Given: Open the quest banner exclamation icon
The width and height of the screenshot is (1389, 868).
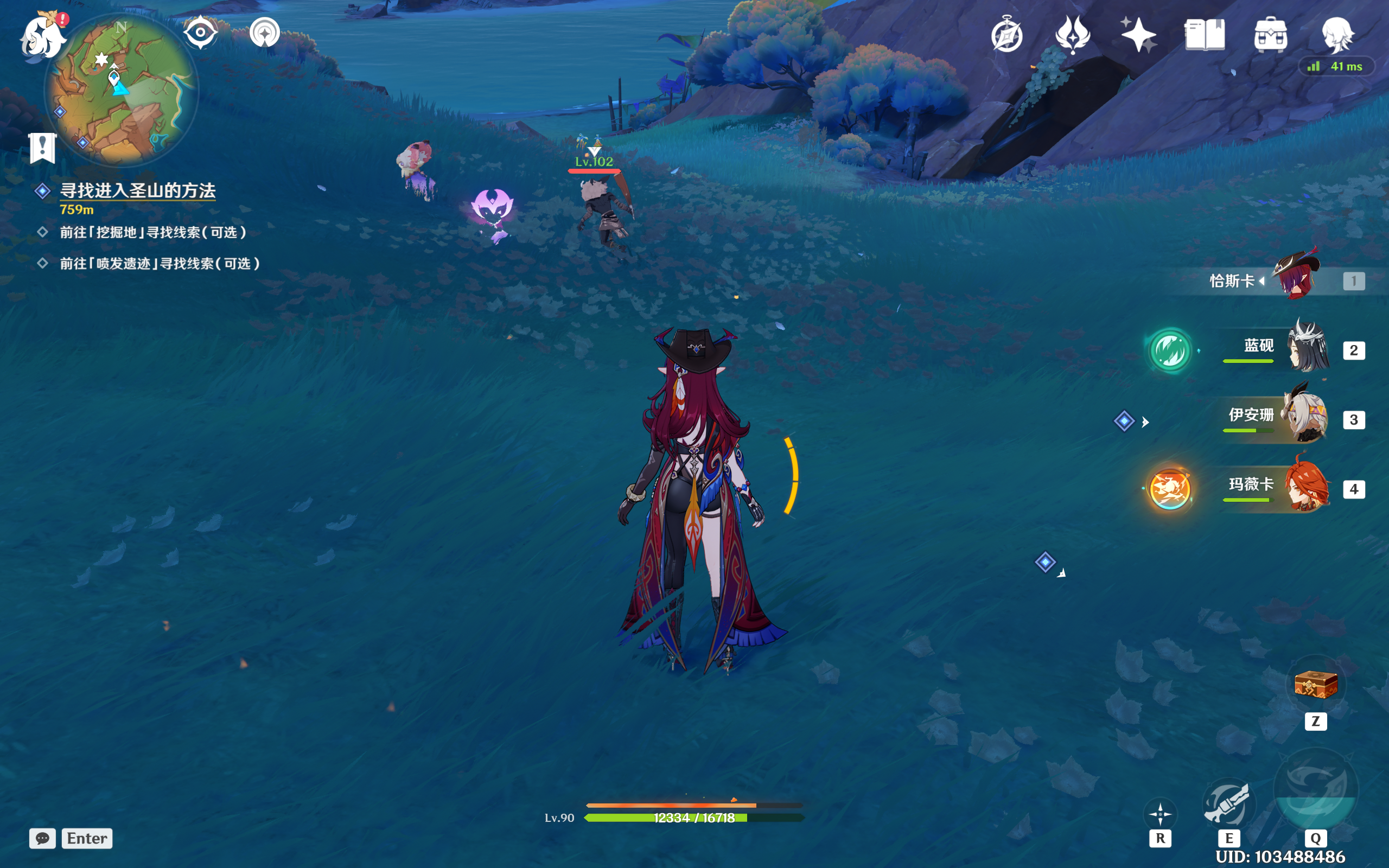Looking at the screenshot, I should coord(42,148).
